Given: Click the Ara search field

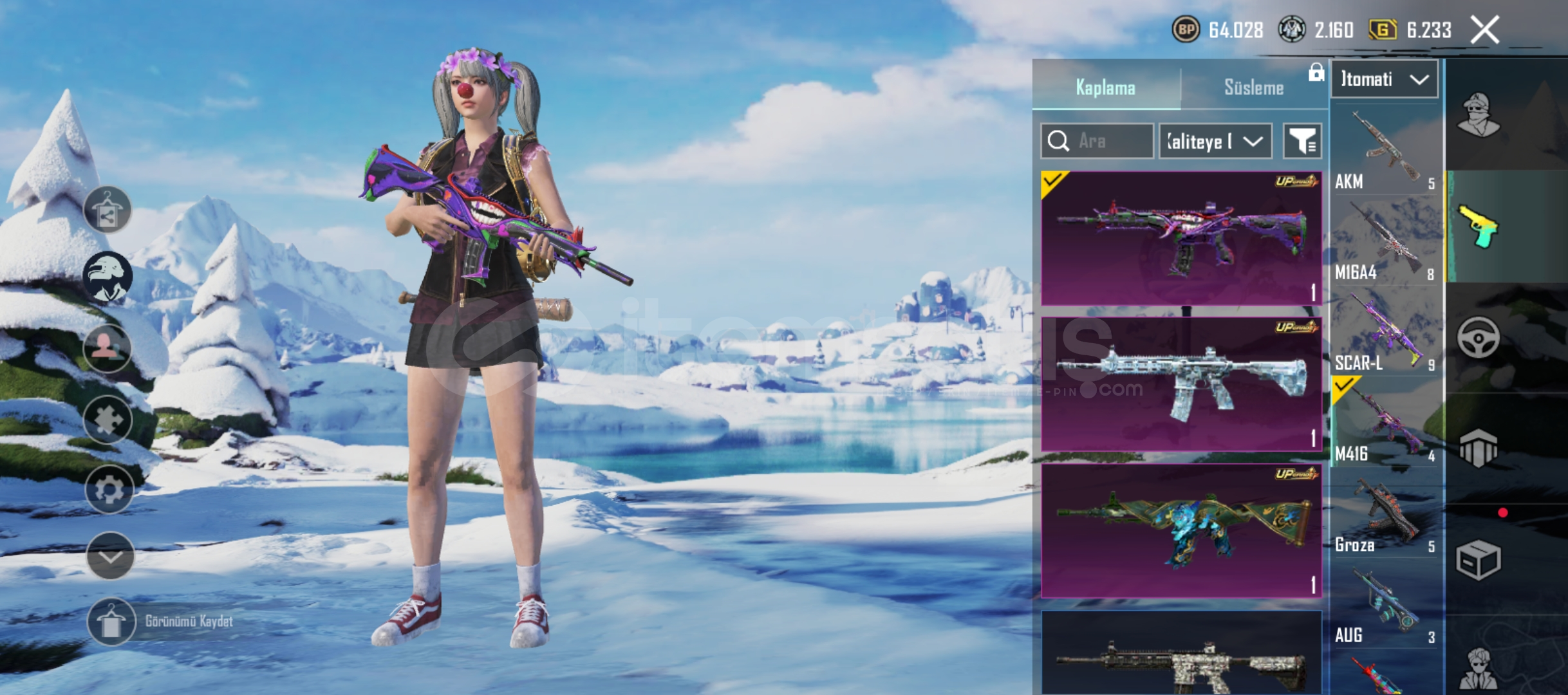Looking at the screenshot, I should (1097, 141).
